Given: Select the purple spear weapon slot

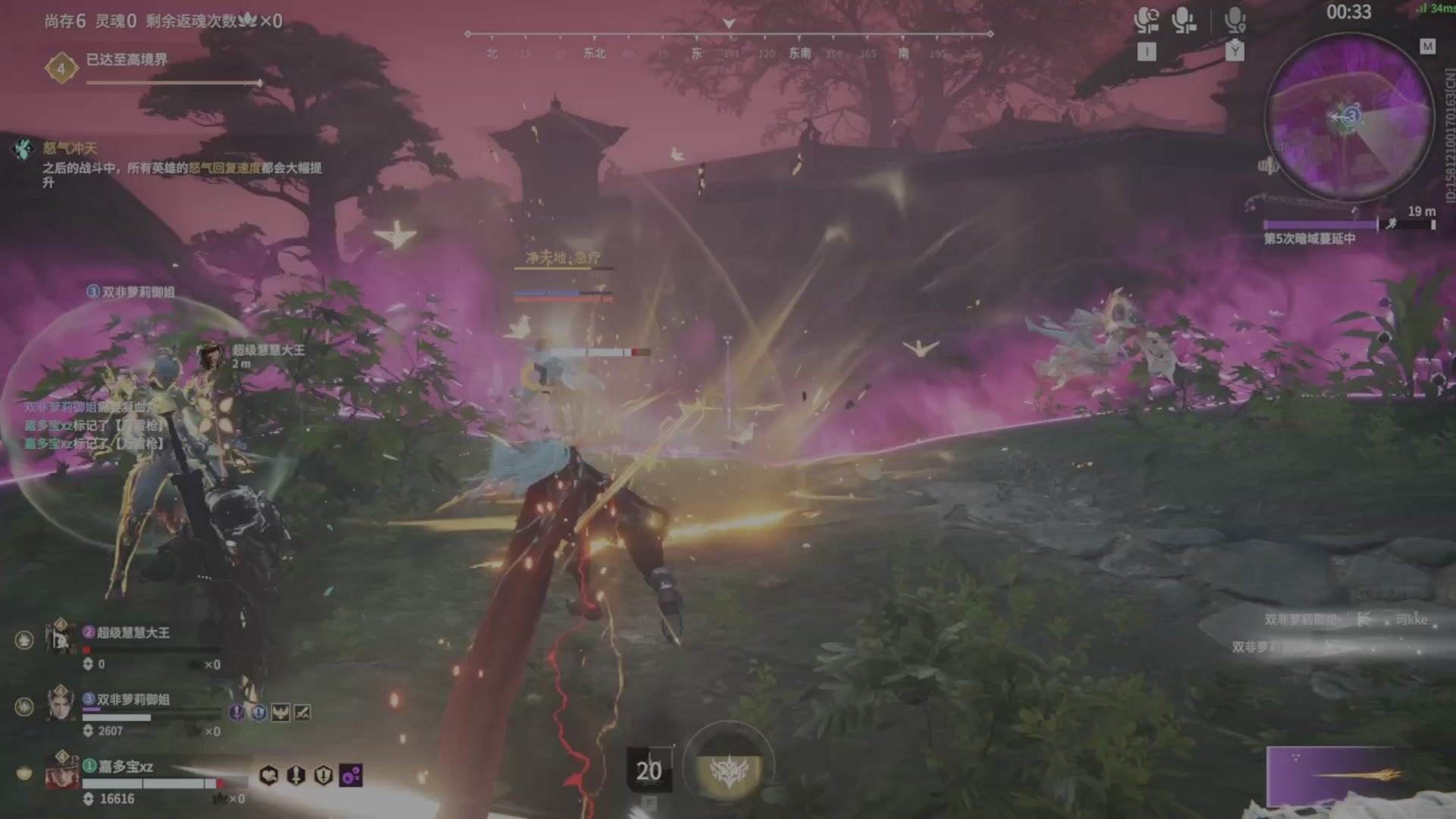Looking at the screenshot, I should click(1333, 775).
